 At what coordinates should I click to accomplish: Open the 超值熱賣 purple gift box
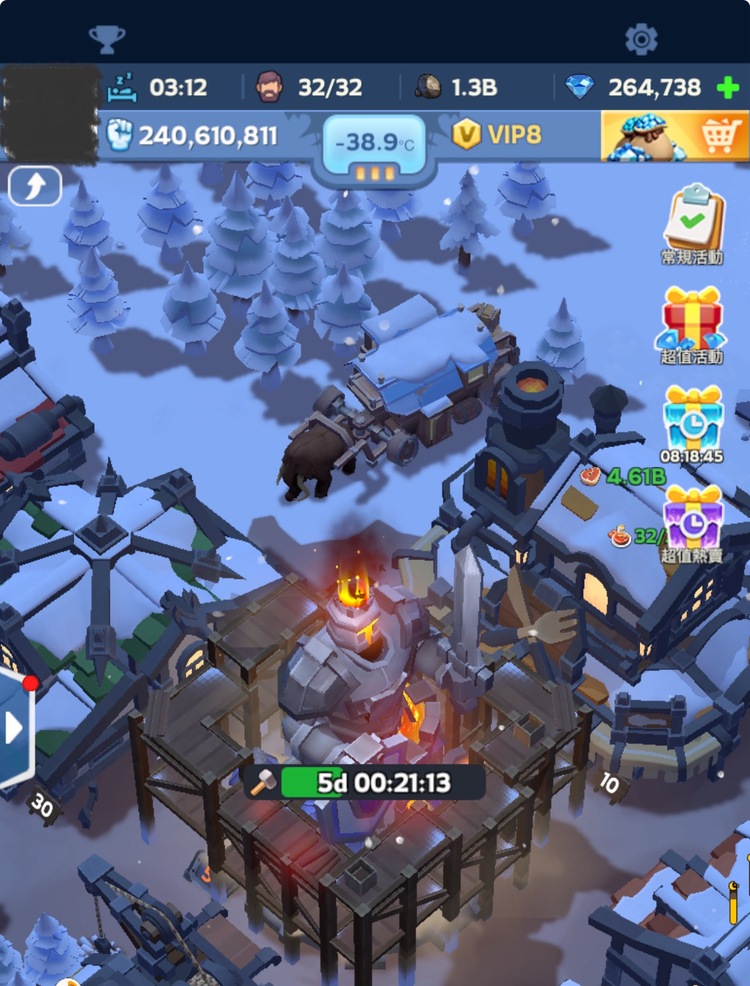click(x=693, y=517)
